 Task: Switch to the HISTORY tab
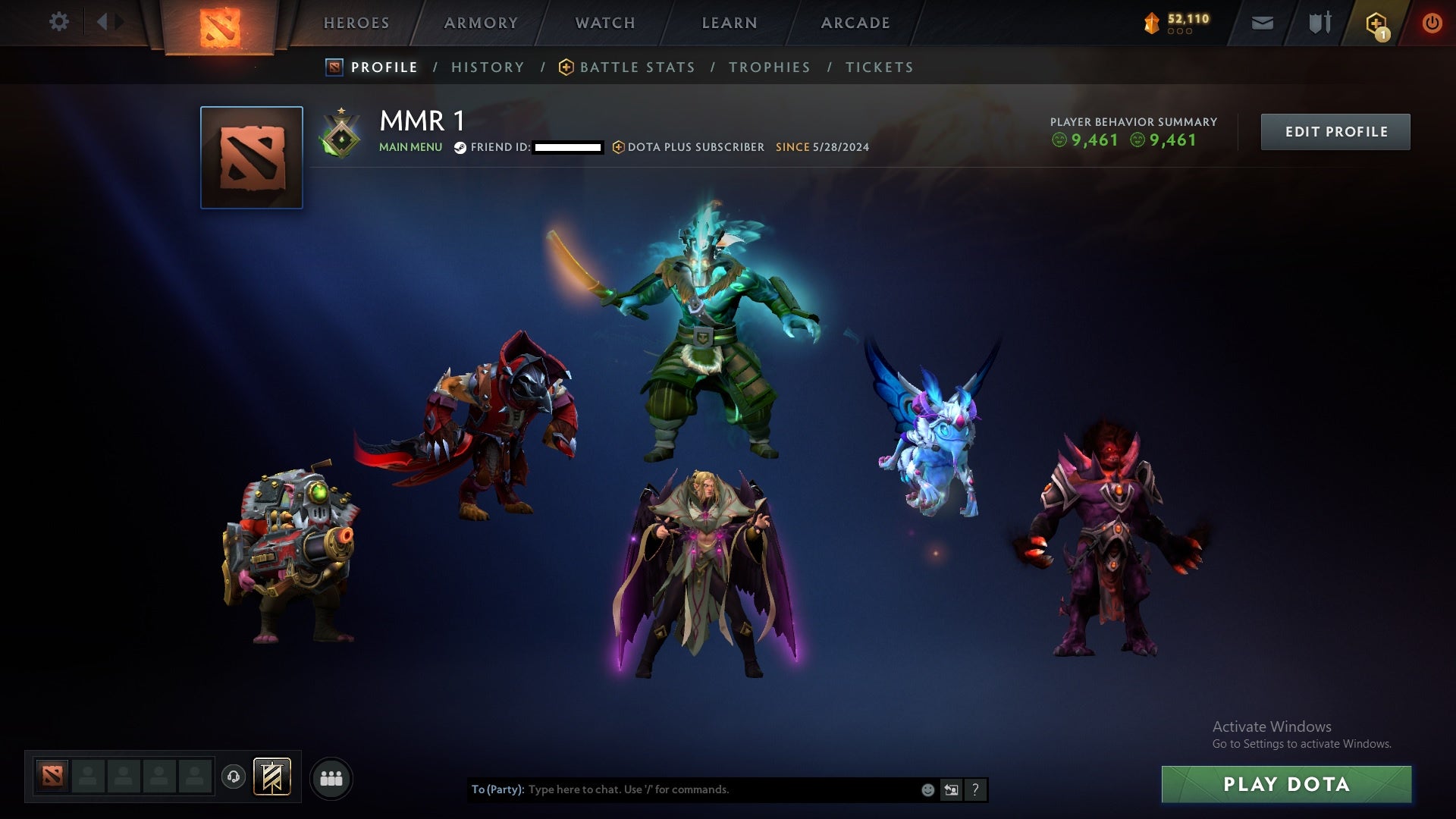click(x=487, y=67)
